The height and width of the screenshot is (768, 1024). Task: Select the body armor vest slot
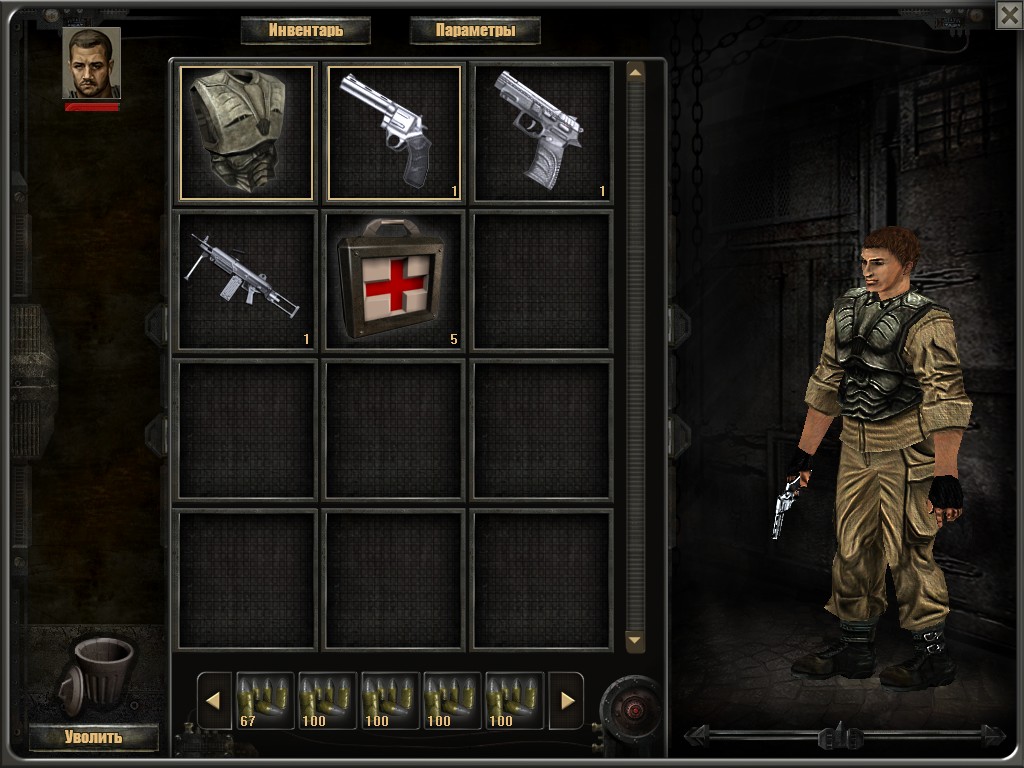pos(246,133)
